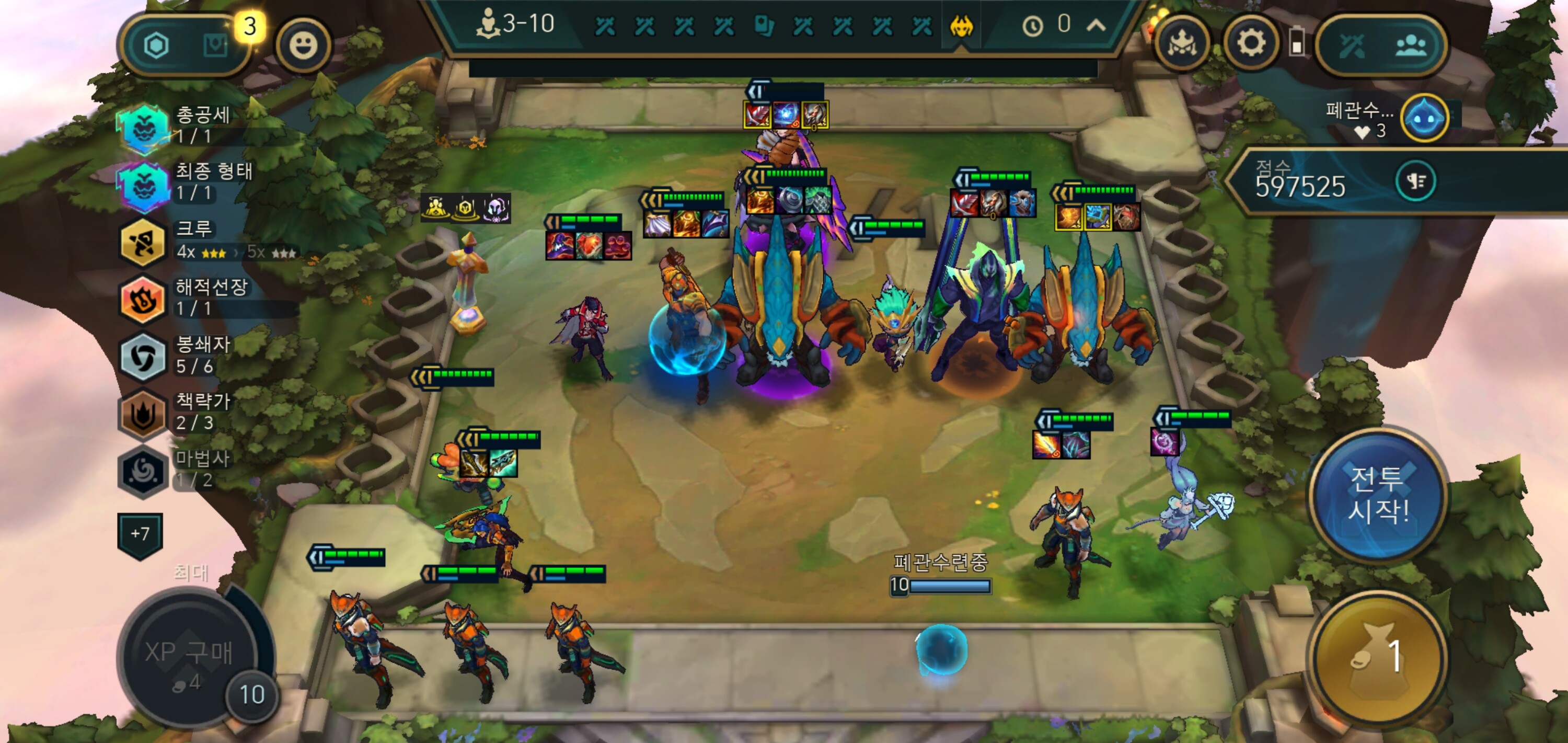Screen dimensions: 1568x743
Task: Expand the +7 extra traits badge
Action: (x=140, y=534)
